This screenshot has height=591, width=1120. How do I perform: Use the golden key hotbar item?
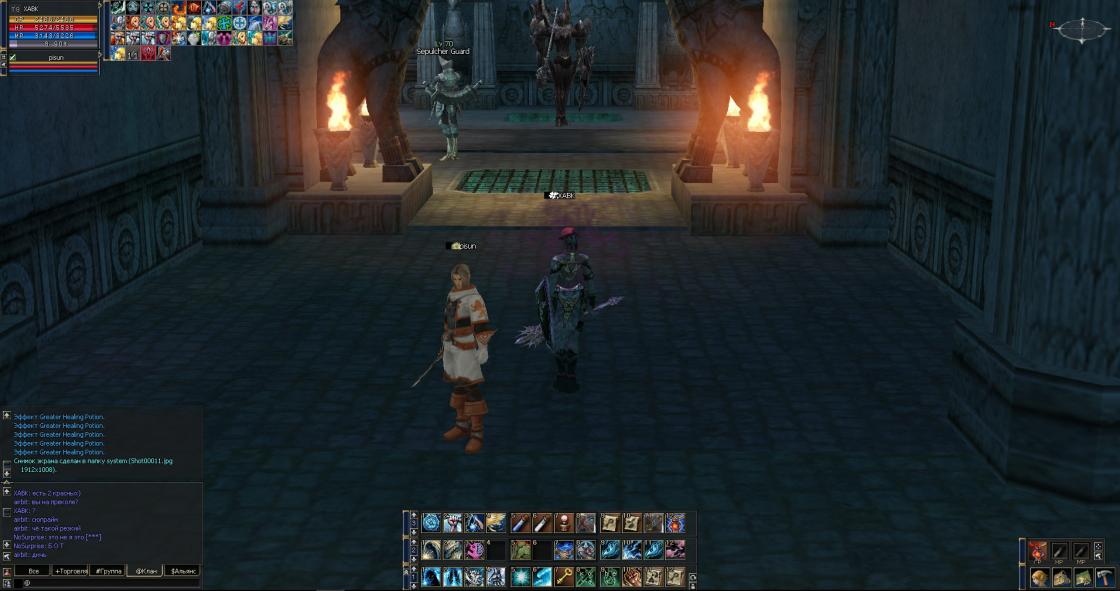point(565,577)
